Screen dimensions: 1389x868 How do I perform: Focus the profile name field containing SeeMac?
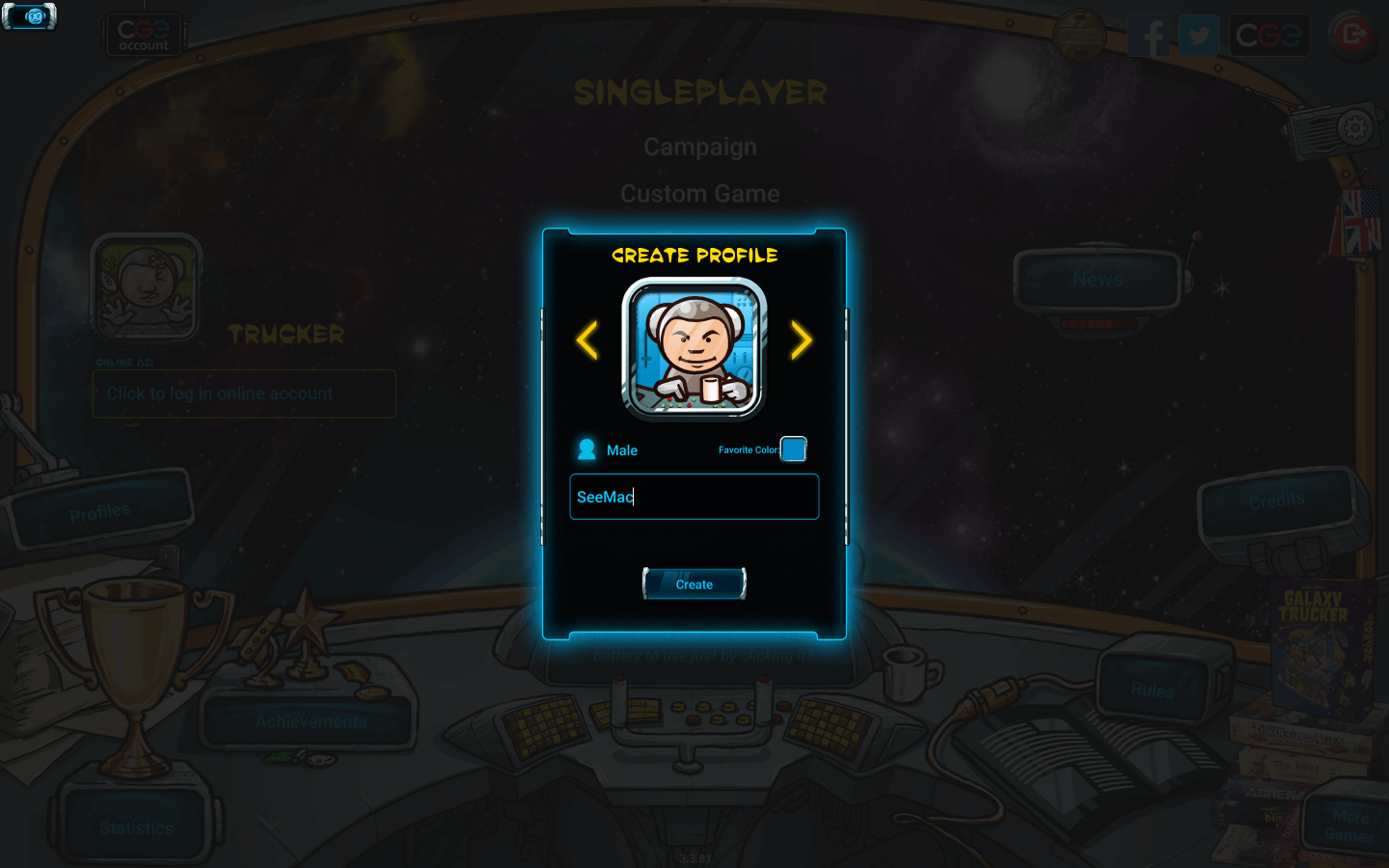click(694, 497)
